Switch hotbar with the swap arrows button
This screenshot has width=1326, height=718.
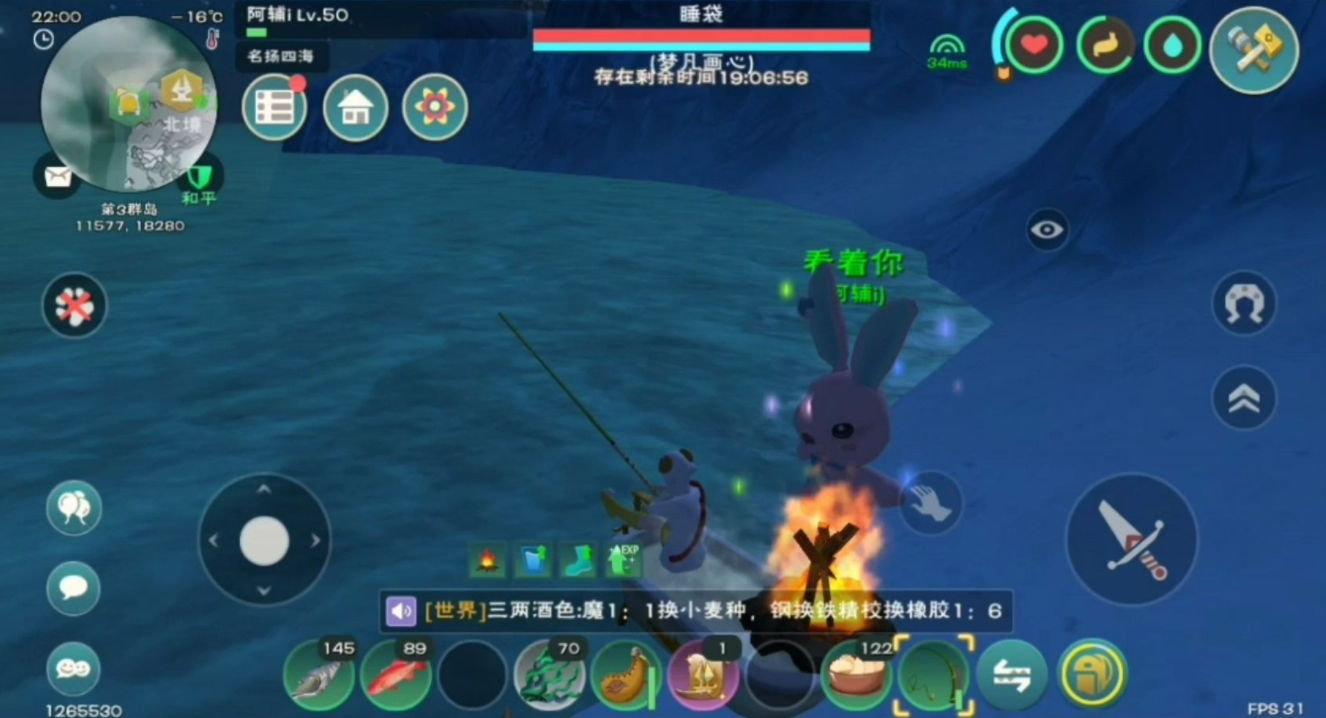click(1011, 676)
